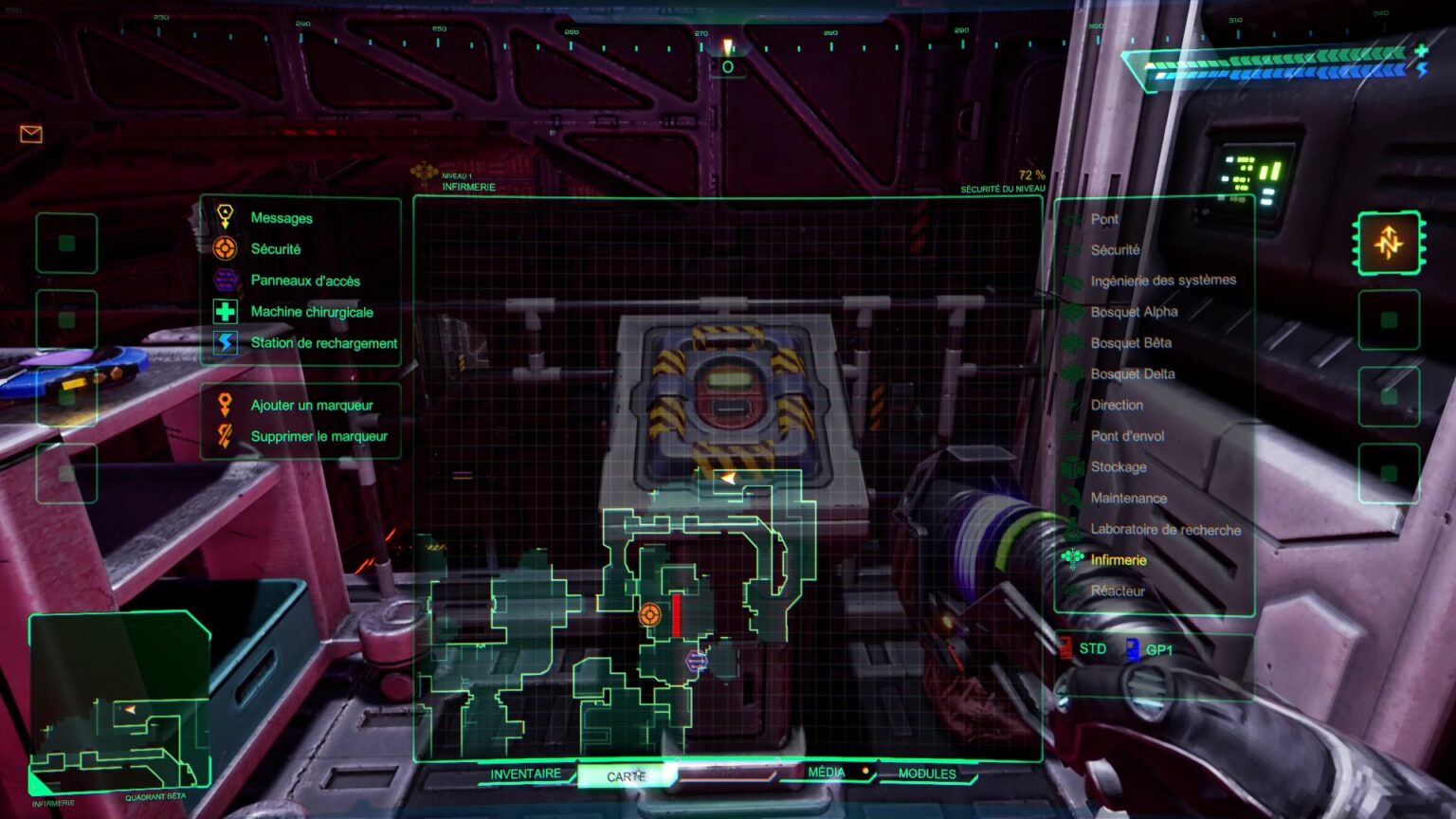The image size is (1456, 819).
Task: Select the Panneaux d'accès icon
Action: [225, 281]
